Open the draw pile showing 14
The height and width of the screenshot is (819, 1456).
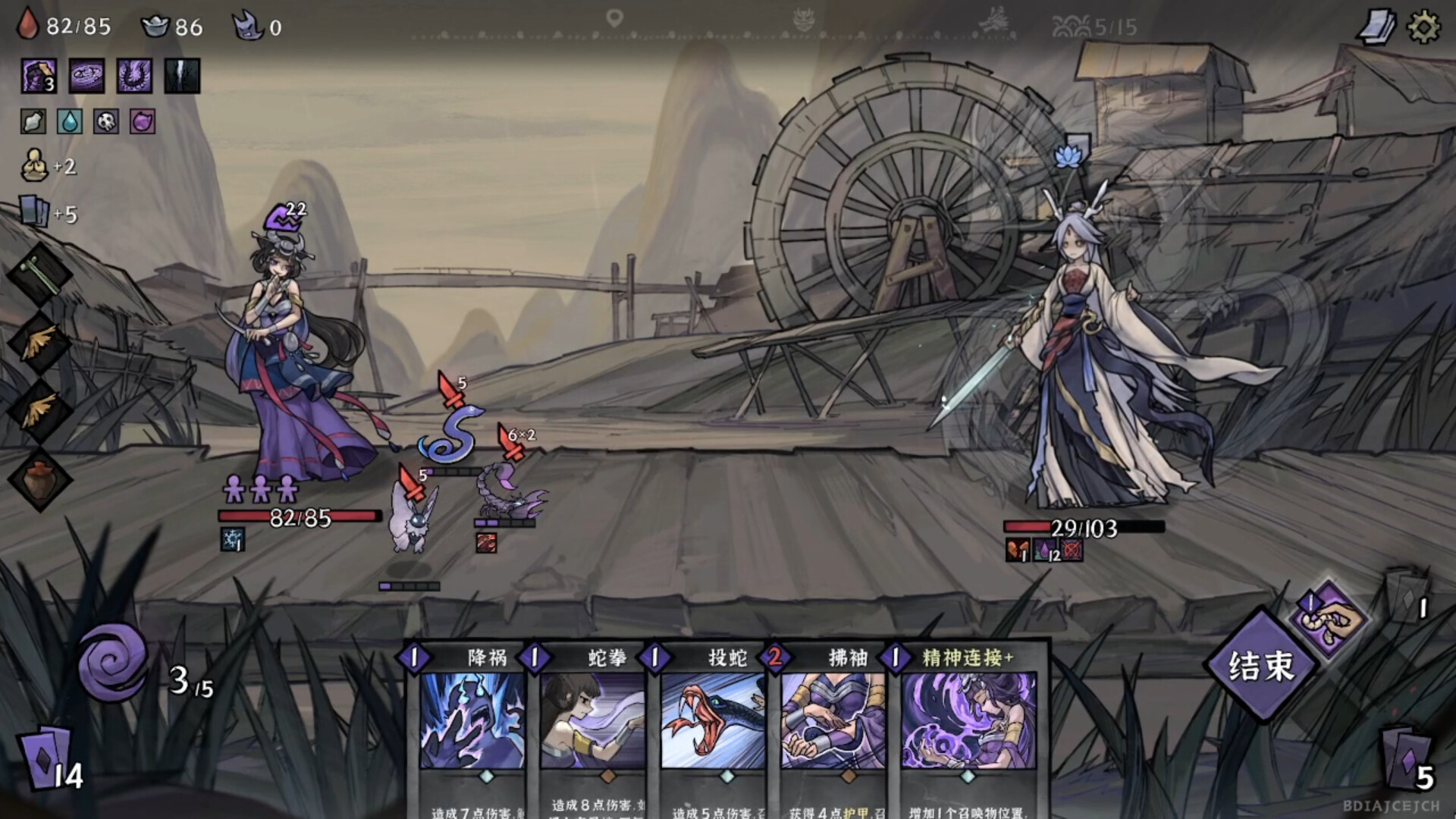(x=50, y=760)
